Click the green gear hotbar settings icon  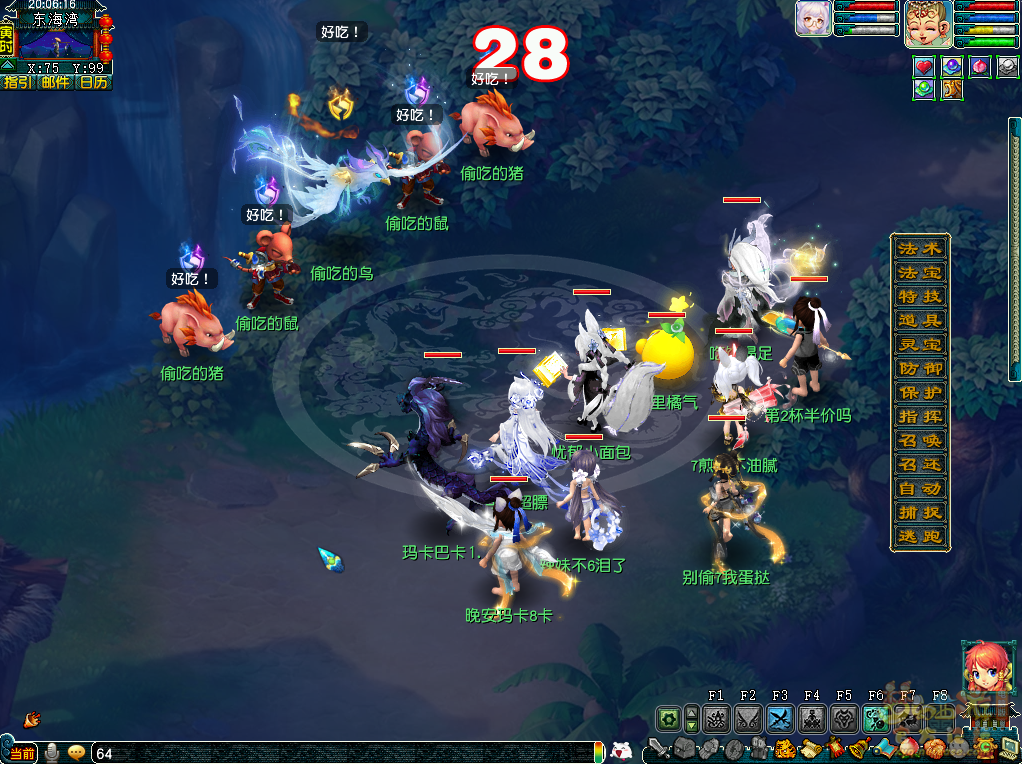(668, 718)
